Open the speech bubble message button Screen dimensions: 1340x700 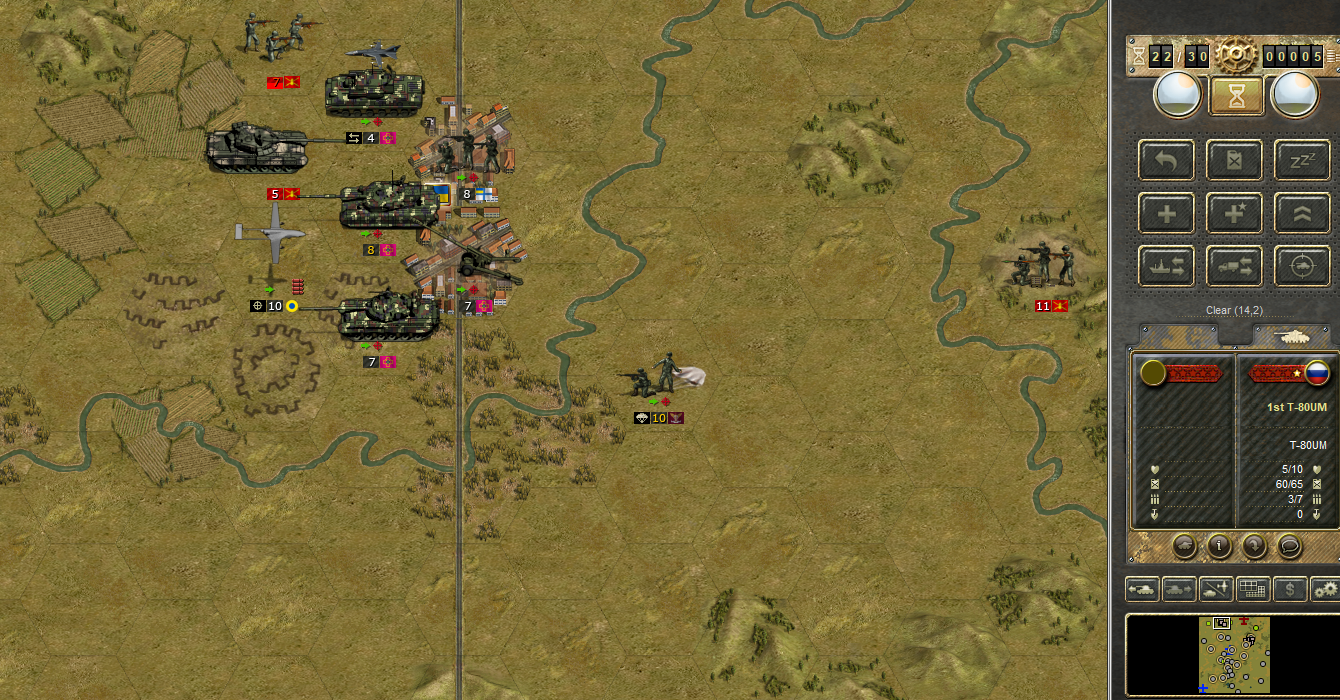click(x=1289, y=546)
